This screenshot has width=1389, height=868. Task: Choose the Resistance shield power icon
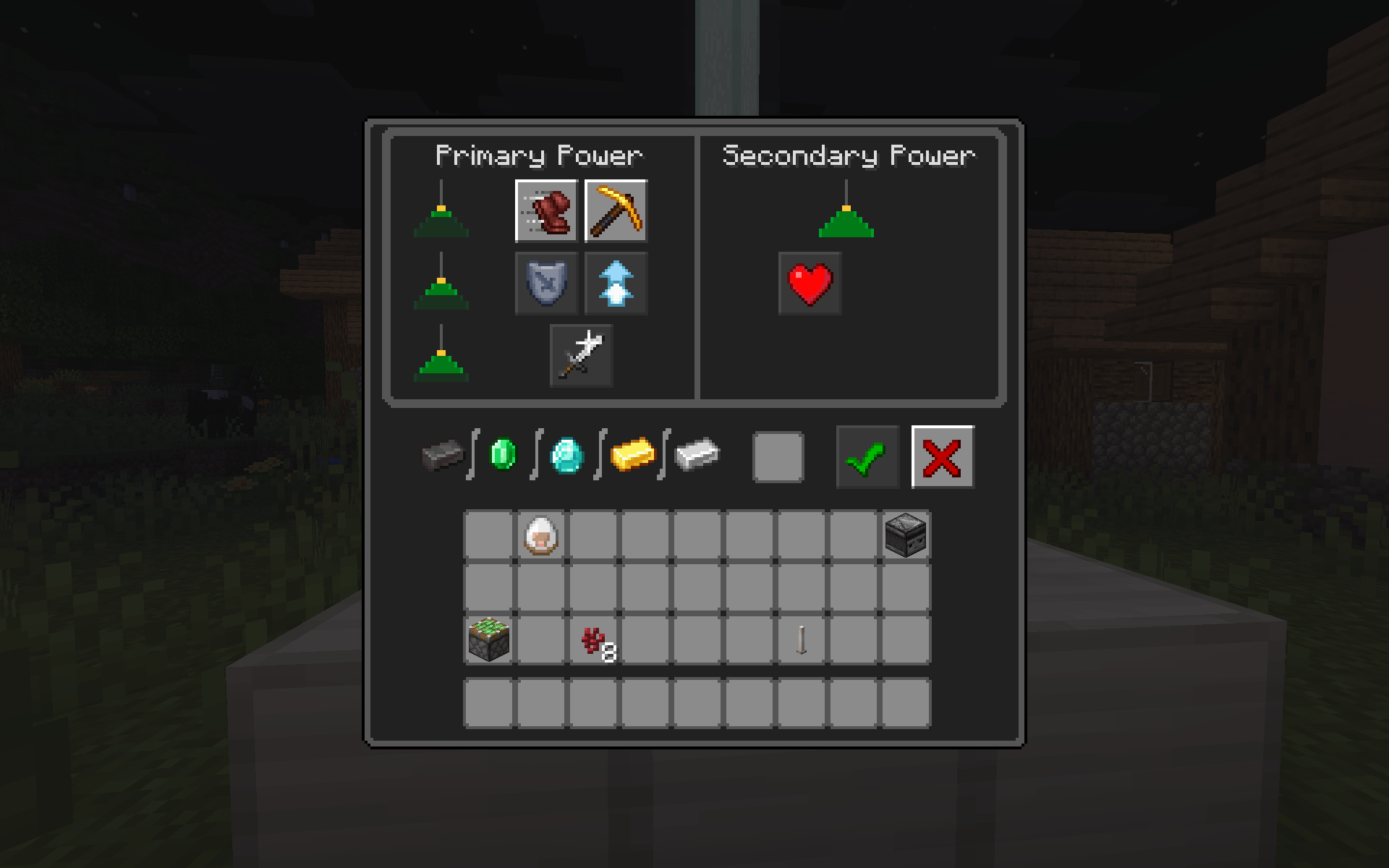point(545,283)
